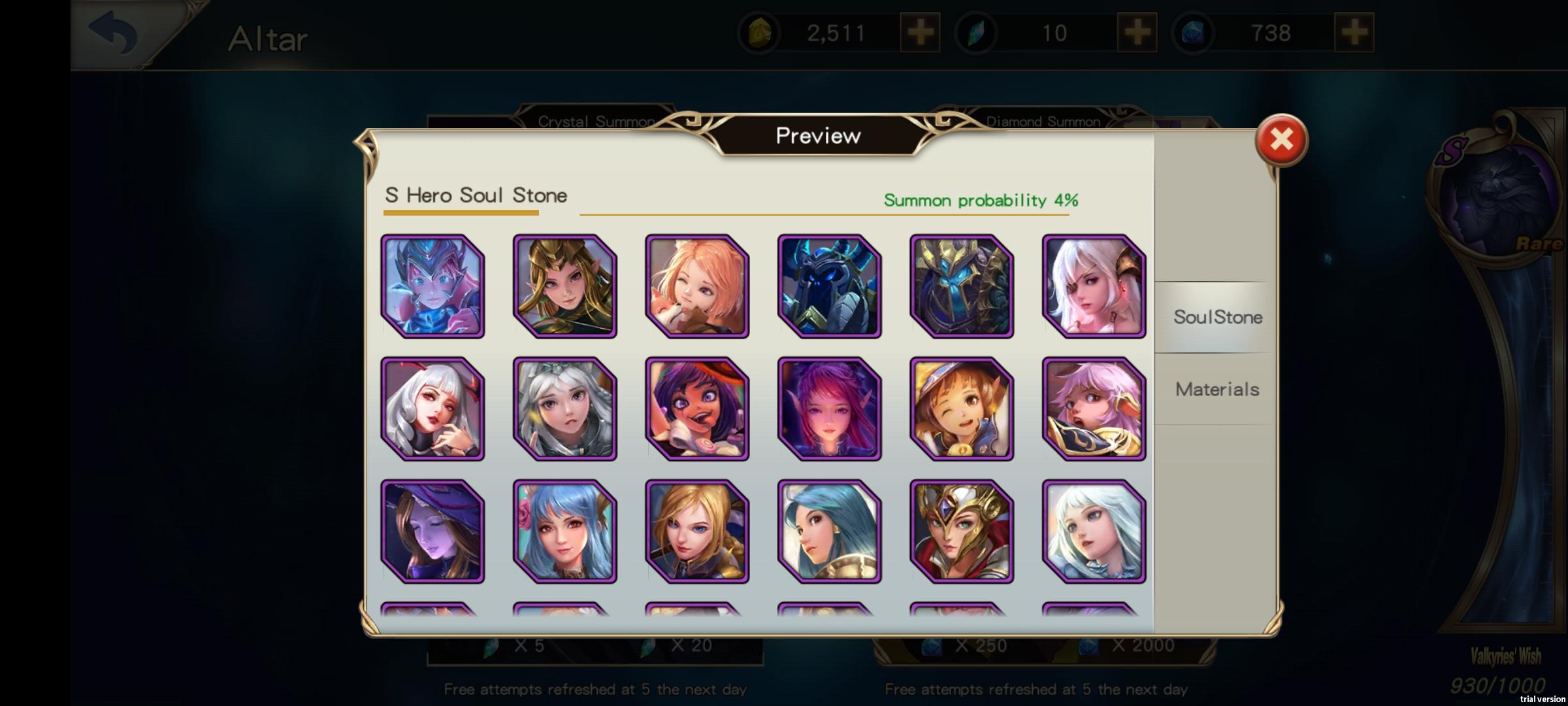
Task: Switch to the Materials tab
Action: tap(1217, 389)
